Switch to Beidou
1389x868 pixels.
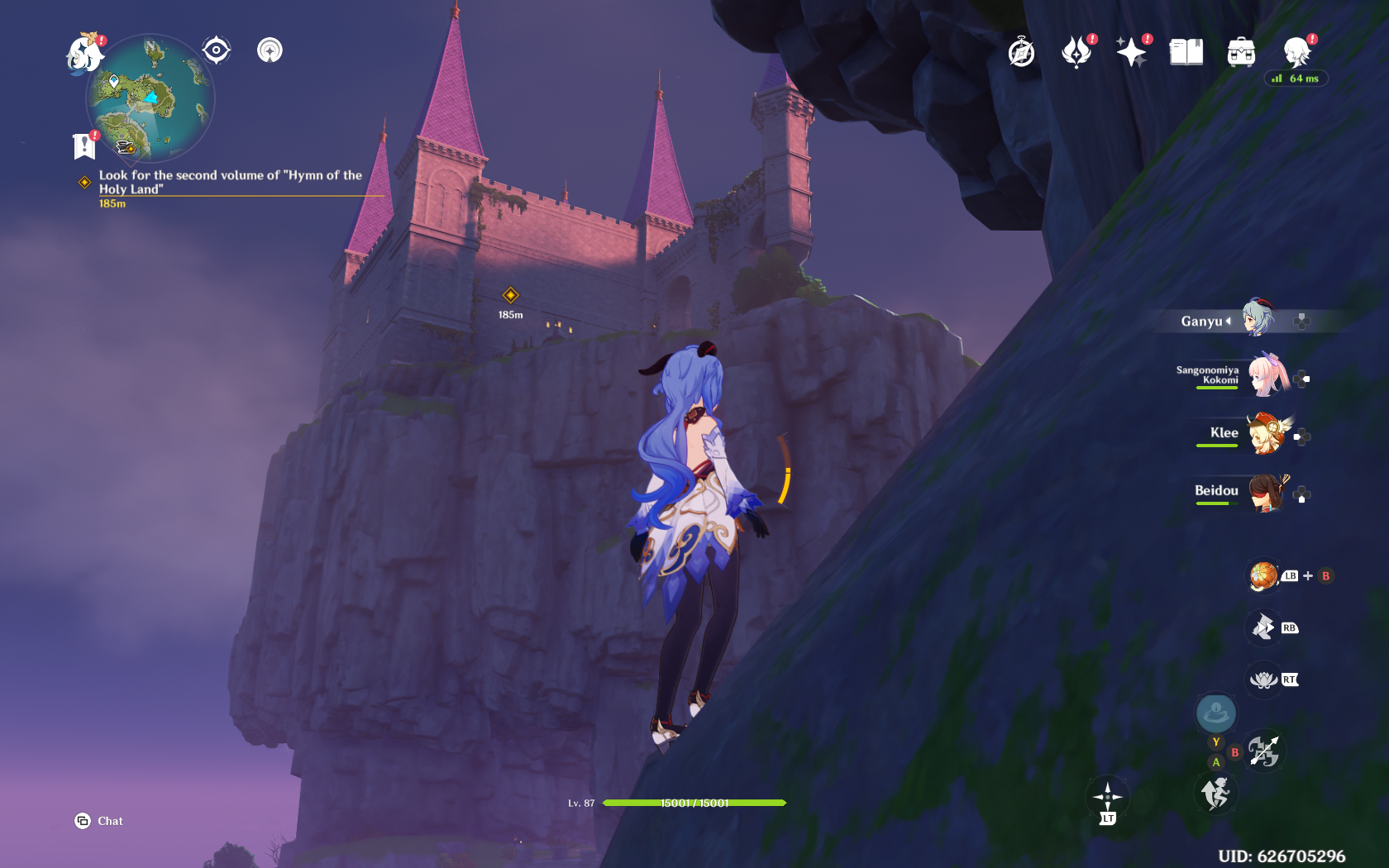coord(1267,492)
